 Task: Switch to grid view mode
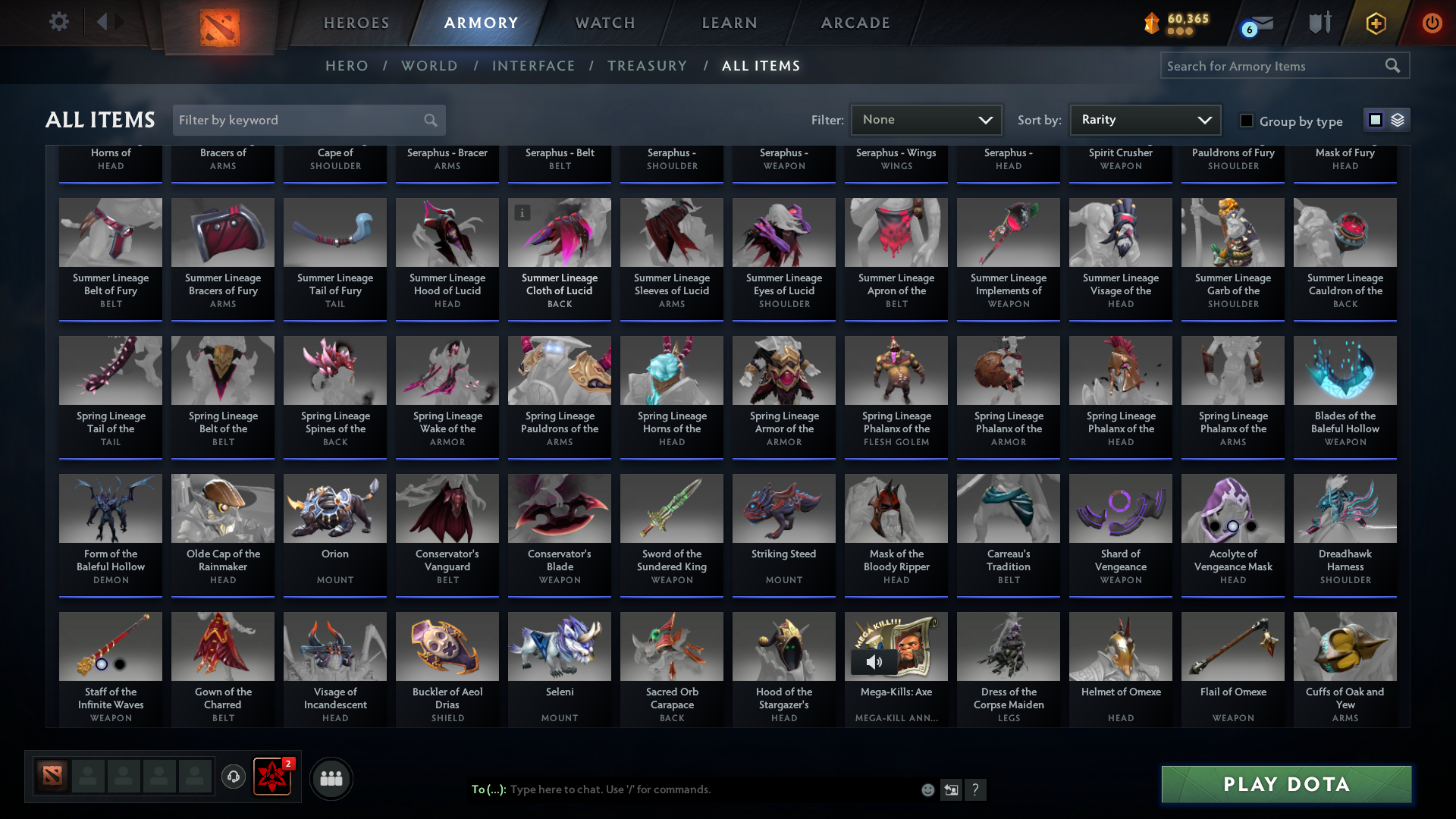click(x=1375, y=120)
